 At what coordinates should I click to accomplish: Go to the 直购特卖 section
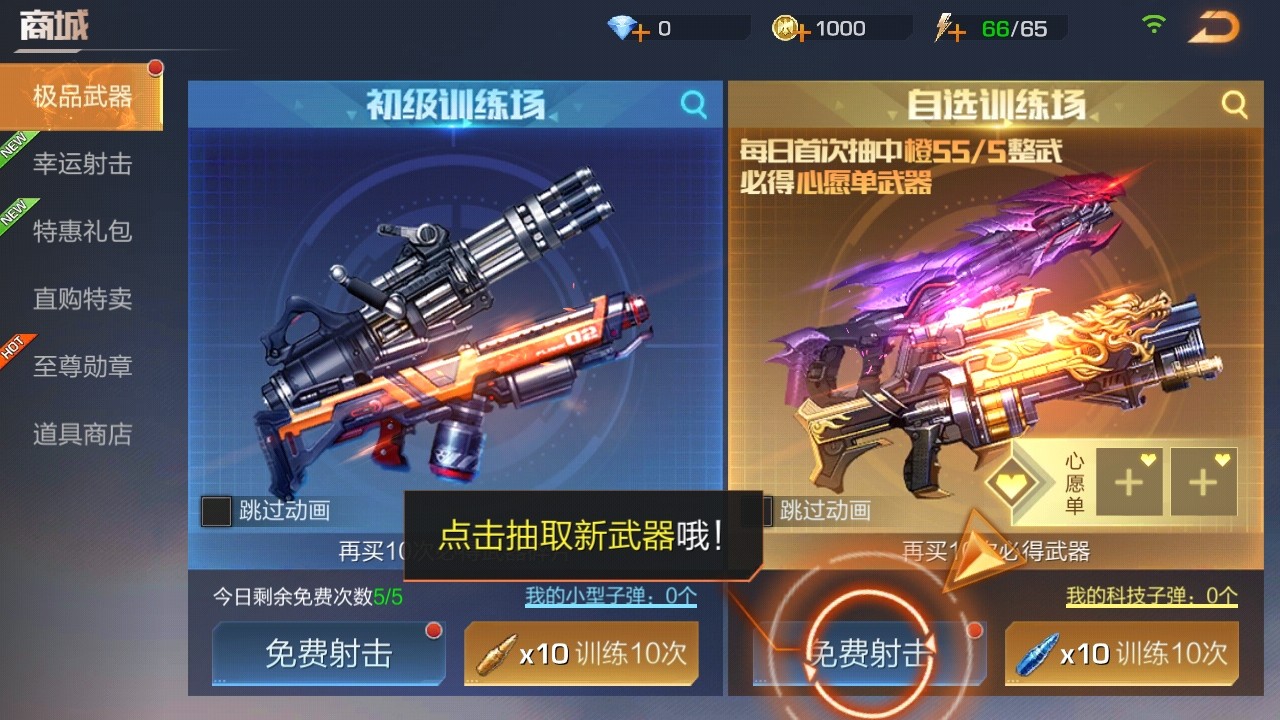coord(82,298)
